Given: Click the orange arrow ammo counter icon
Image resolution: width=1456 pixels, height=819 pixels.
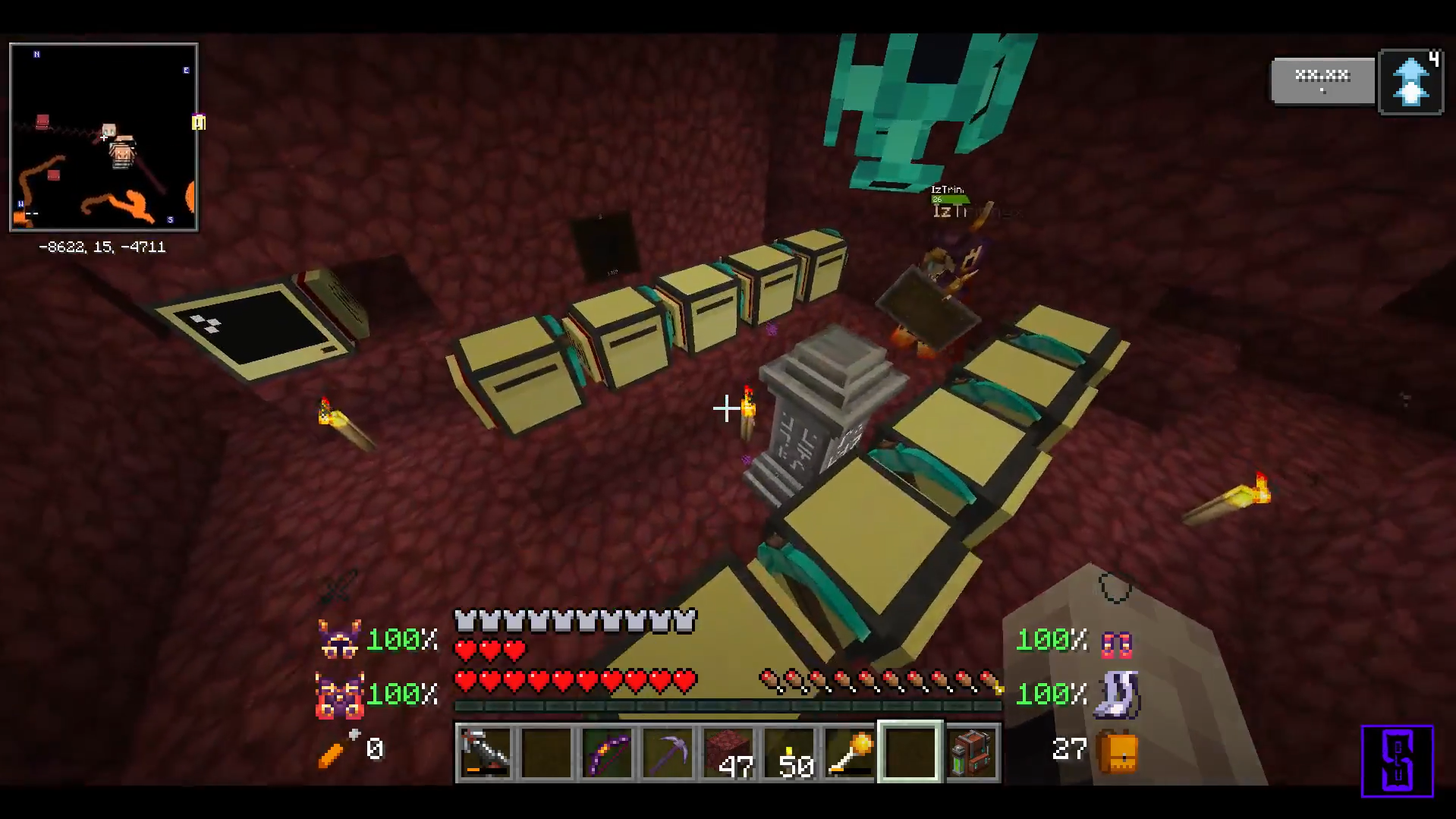Looking at the screenshot, I should tap(335, 749).
